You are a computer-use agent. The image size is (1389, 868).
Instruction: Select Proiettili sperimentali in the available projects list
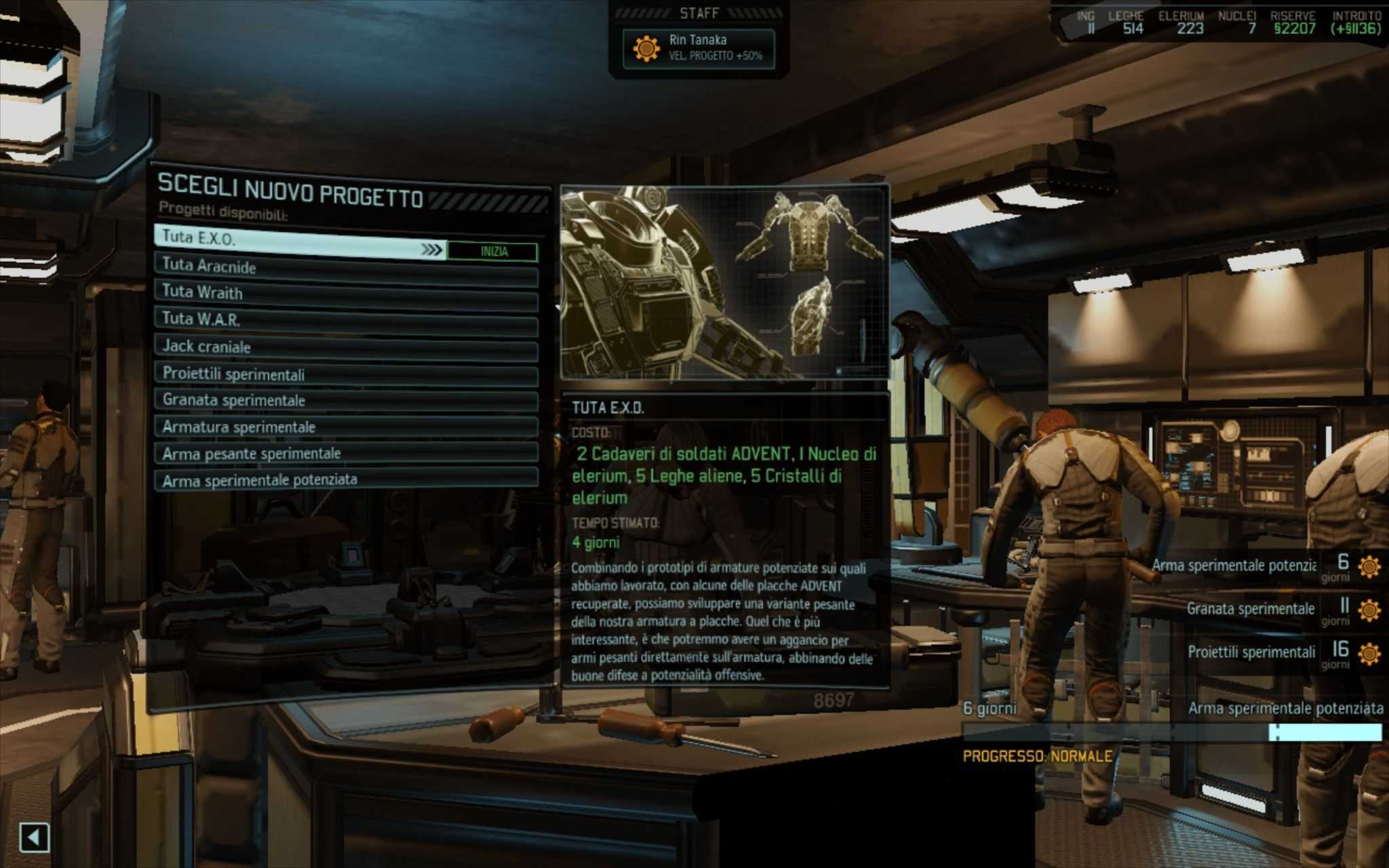[x=346, y=375]
